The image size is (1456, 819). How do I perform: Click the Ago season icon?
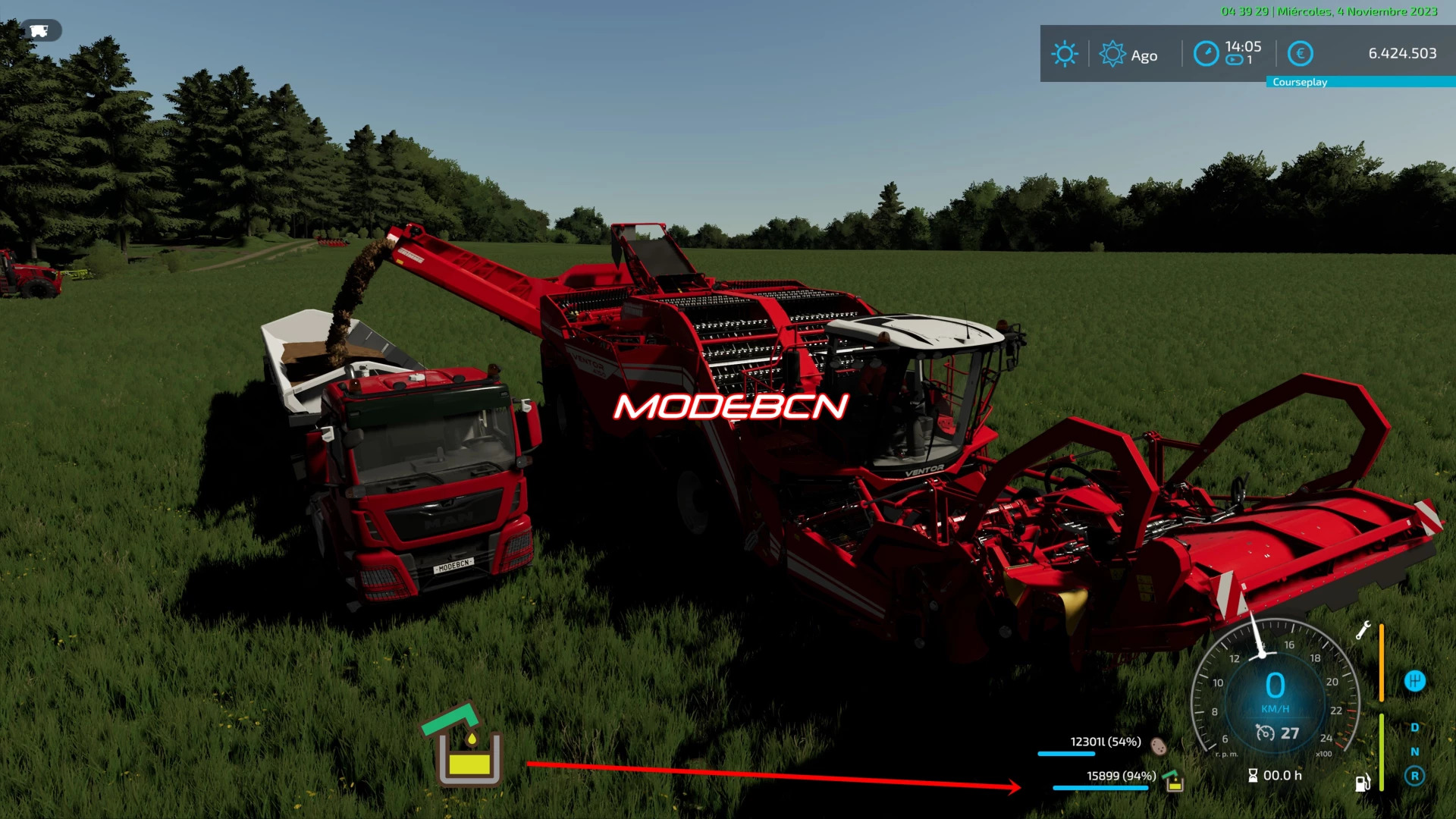pos(1112,54)
